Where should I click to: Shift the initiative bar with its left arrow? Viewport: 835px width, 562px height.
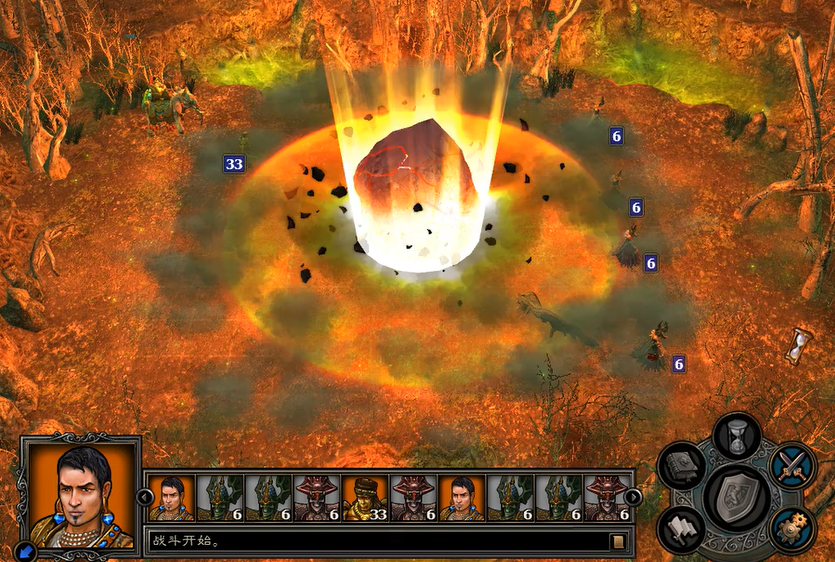145,497
